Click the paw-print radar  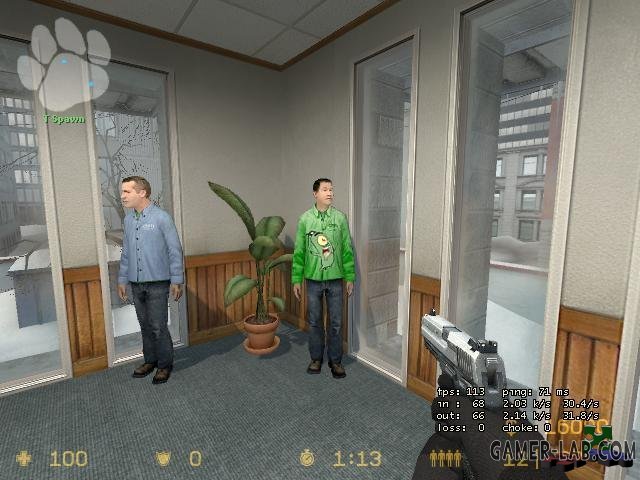point(68,64)
